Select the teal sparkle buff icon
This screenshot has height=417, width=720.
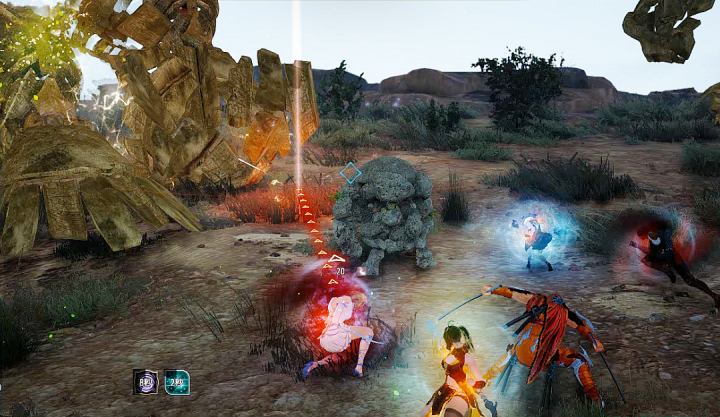point(177,382)
